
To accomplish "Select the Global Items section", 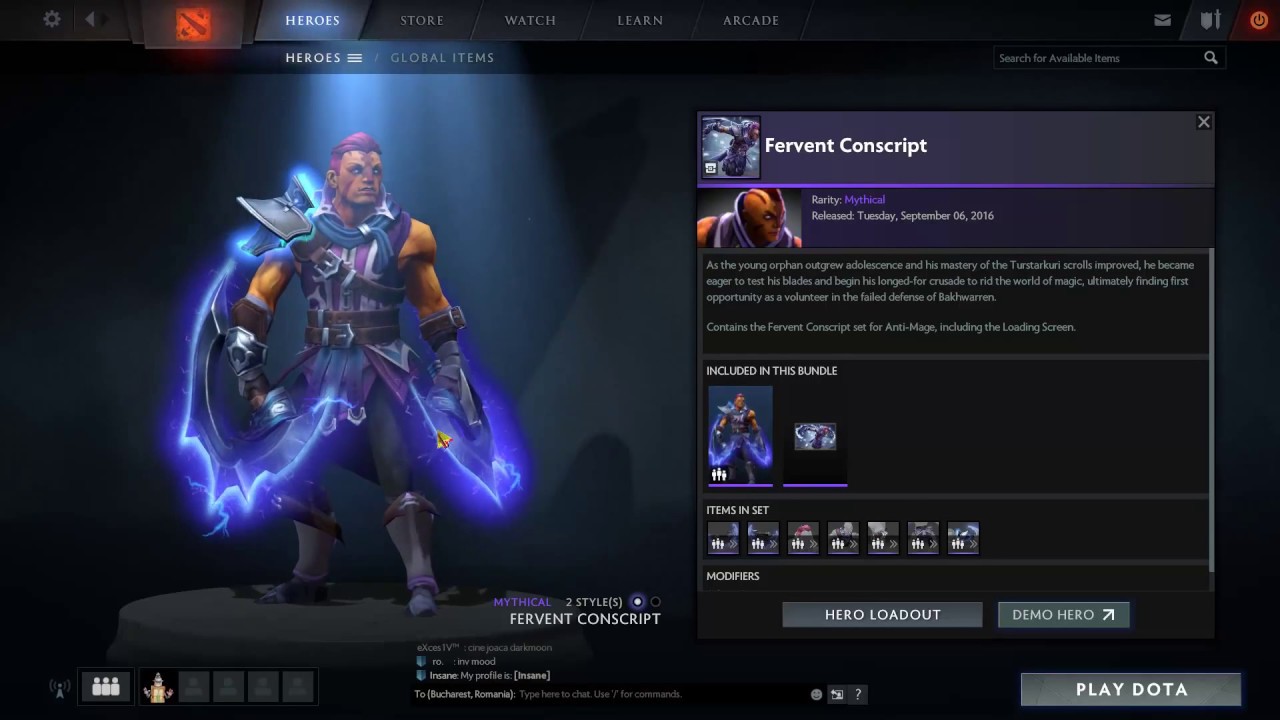I will pyautogui.click(x=442, y=58).
